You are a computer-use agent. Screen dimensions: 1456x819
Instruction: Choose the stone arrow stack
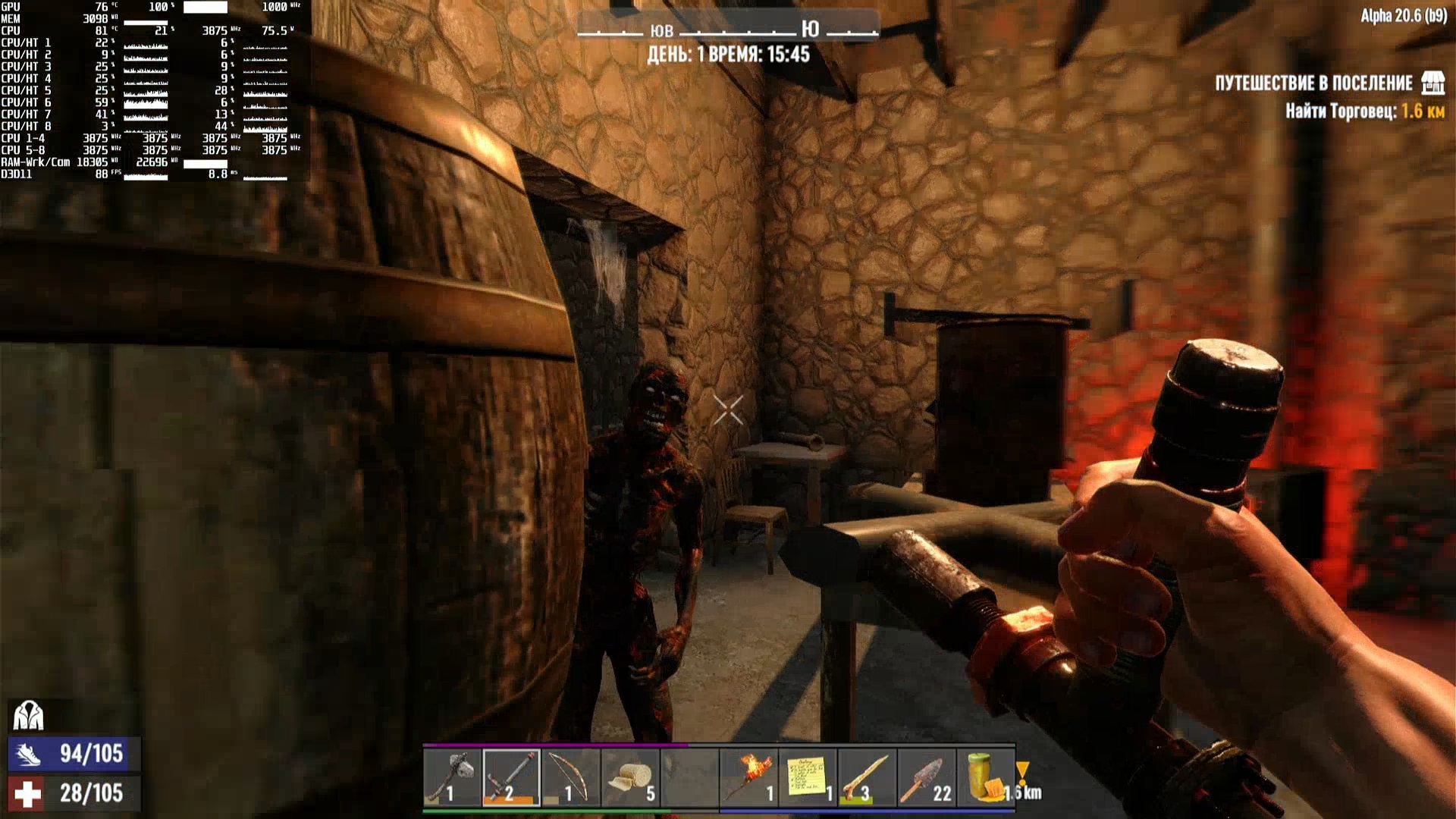coord(926,777)
